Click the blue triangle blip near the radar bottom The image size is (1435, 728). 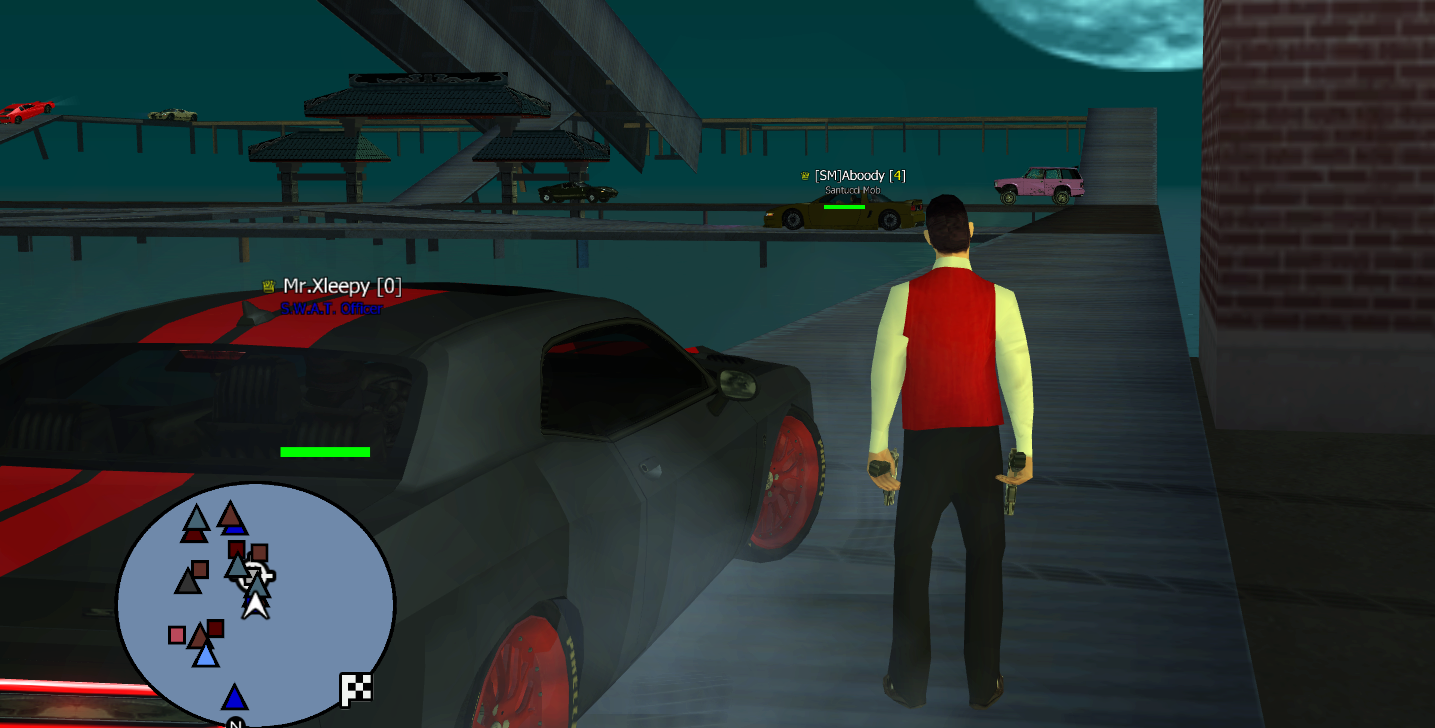click(235, 697)
